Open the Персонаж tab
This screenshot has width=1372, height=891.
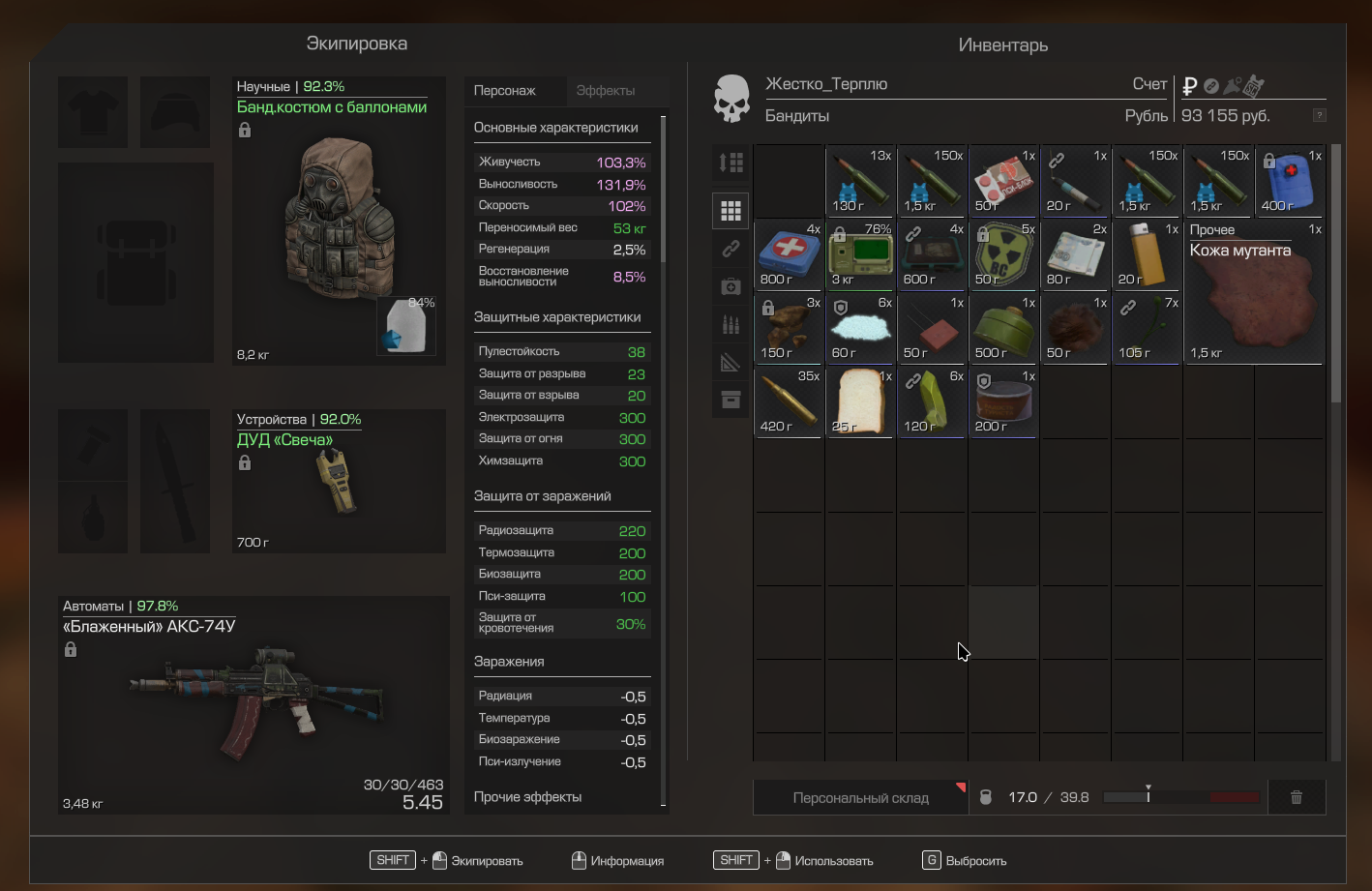(505, 91)
